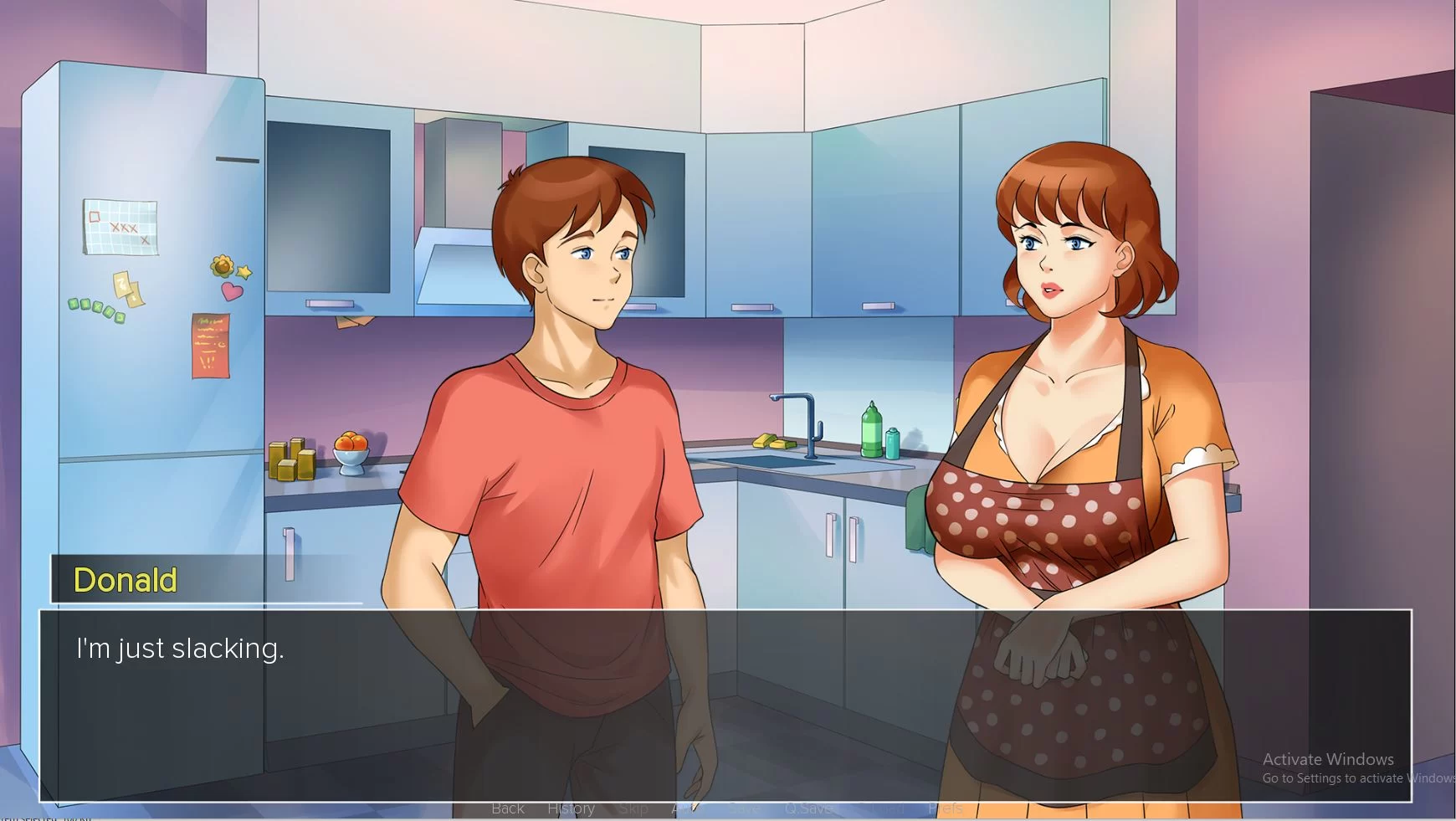Quick save with Q.Save

pos(808,808)
